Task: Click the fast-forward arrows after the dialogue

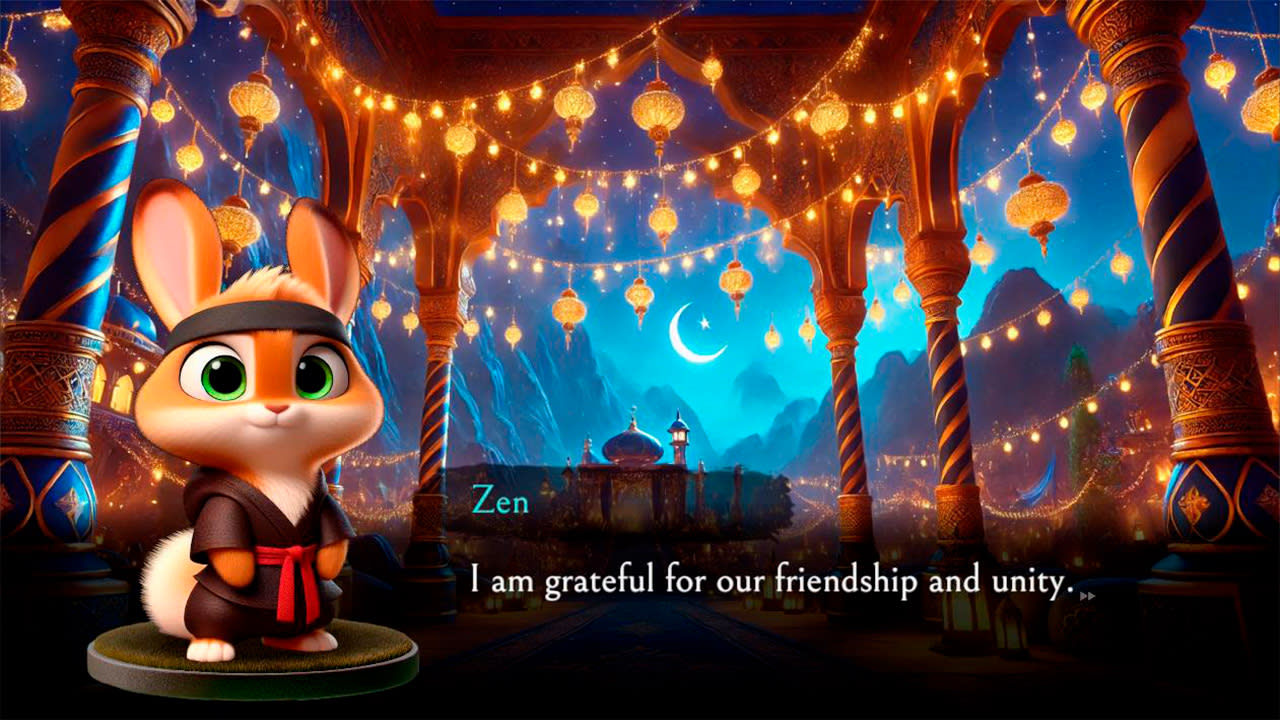Action: tap(1089, 595)
